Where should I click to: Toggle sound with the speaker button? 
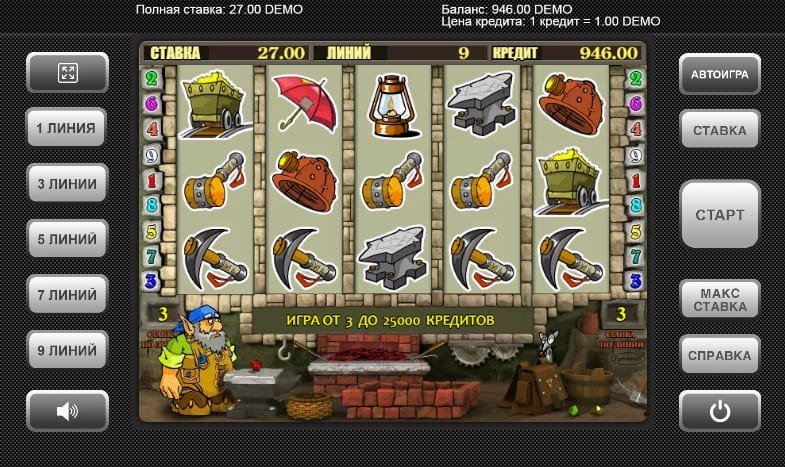(x=67, y=410)
